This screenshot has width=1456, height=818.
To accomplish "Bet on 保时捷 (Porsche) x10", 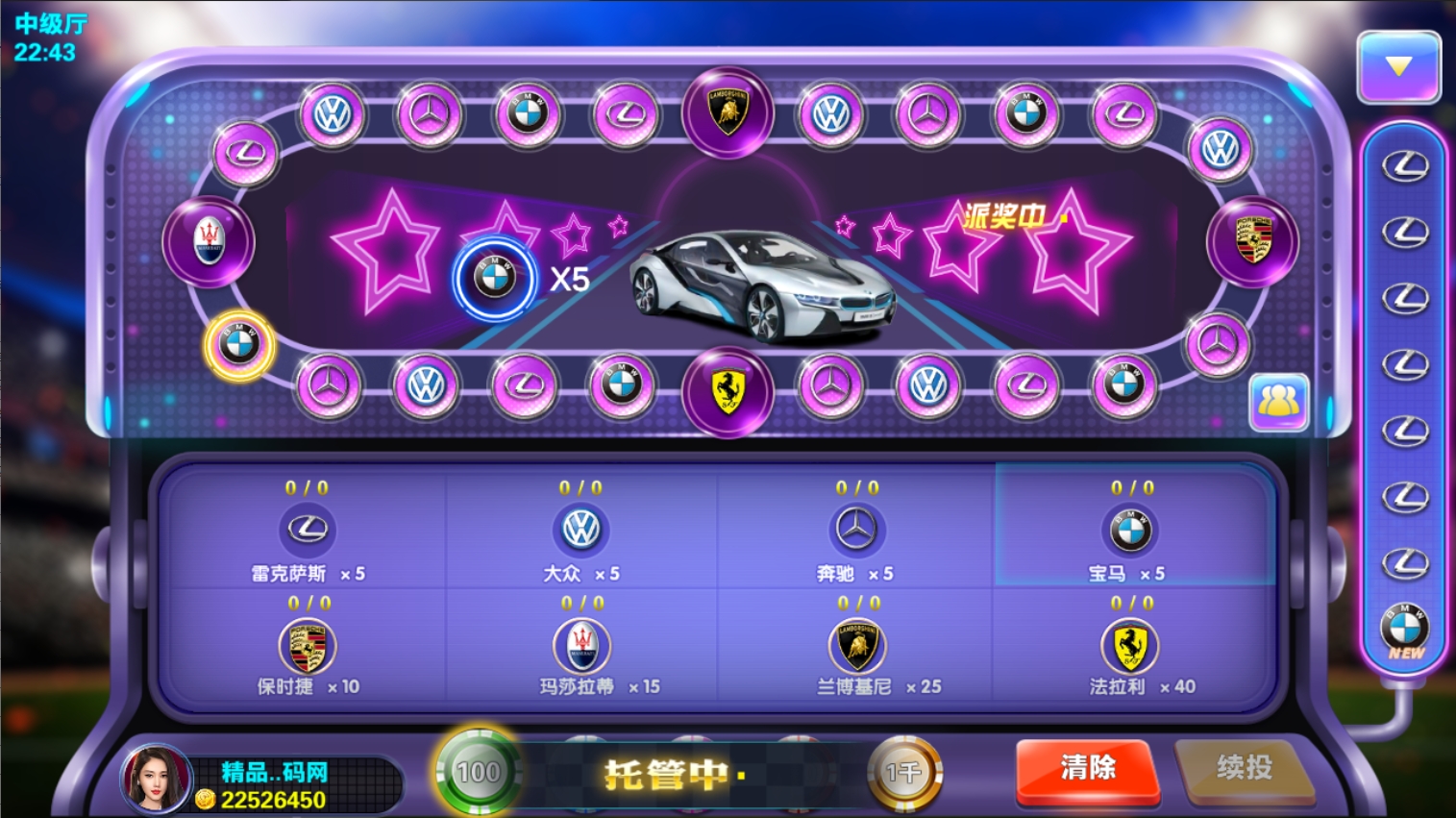I will pos(308,648).
